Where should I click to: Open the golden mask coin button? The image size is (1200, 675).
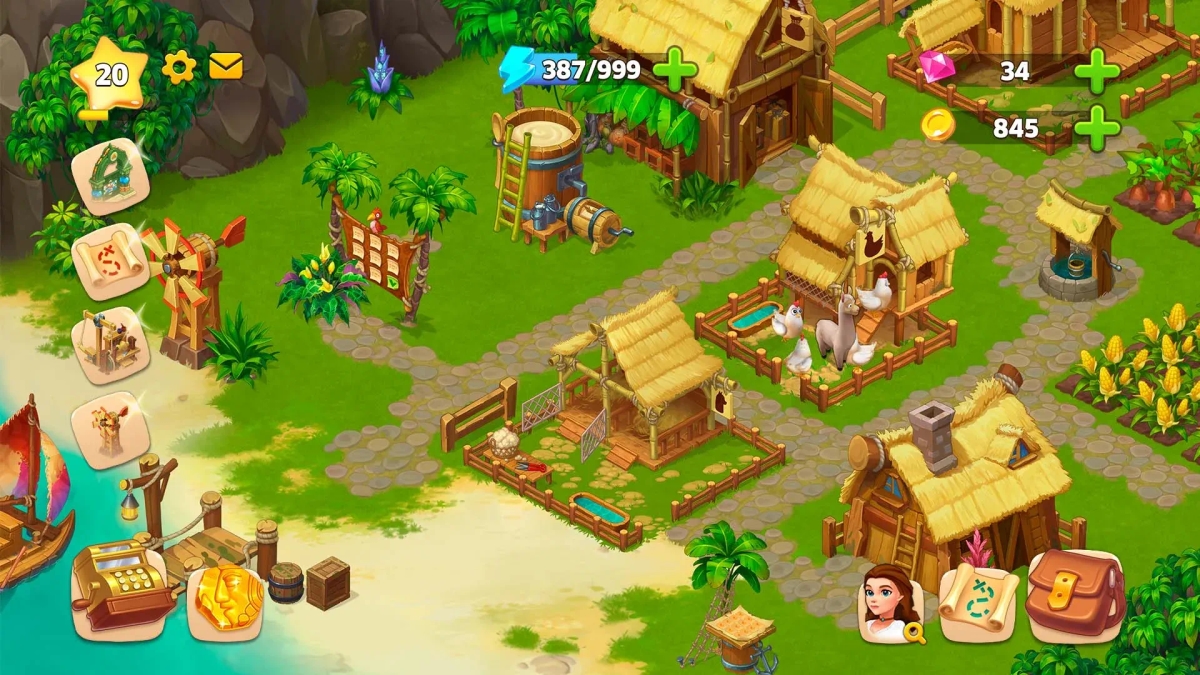225,599
